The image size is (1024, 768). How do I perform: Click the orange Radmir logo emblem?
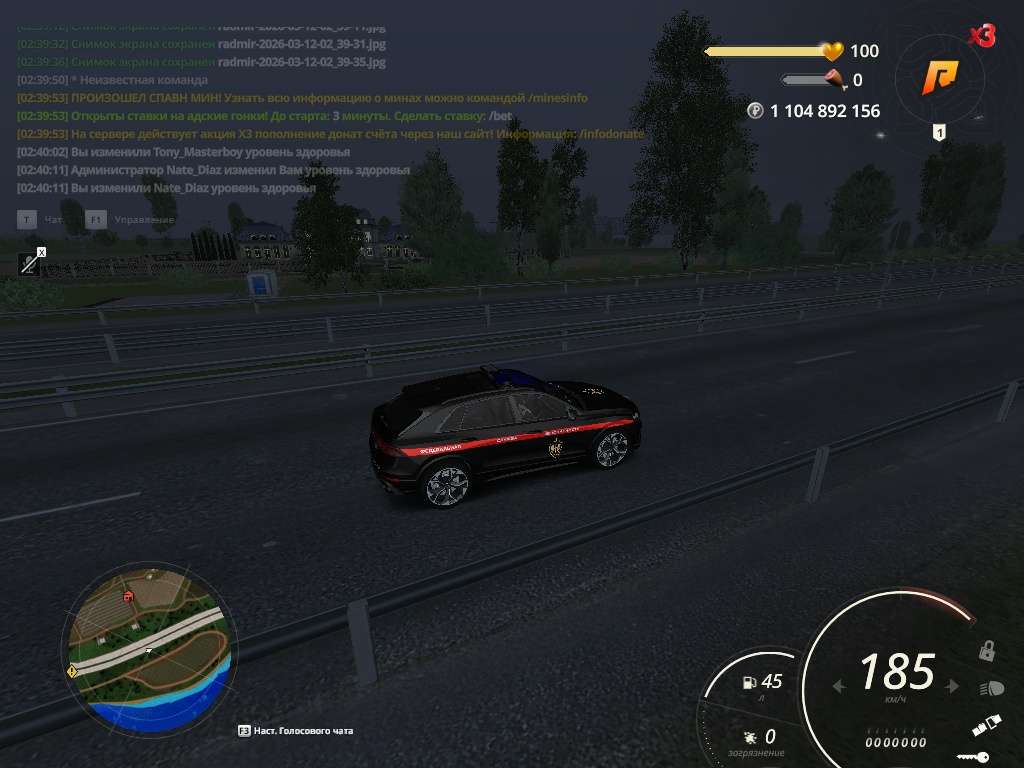940,76
